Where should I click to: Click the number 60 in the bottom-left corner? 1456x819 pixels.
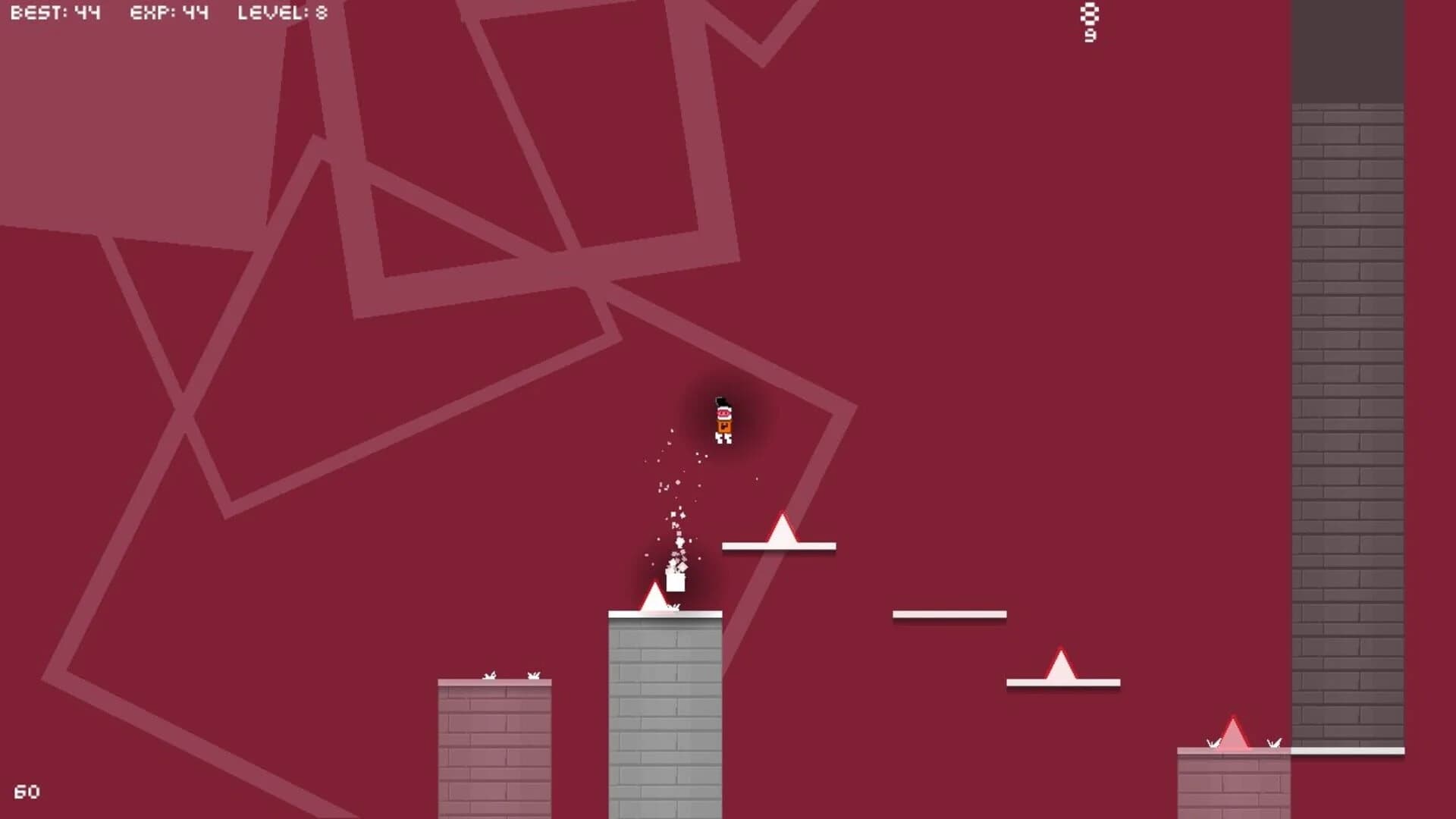[29, 789]
